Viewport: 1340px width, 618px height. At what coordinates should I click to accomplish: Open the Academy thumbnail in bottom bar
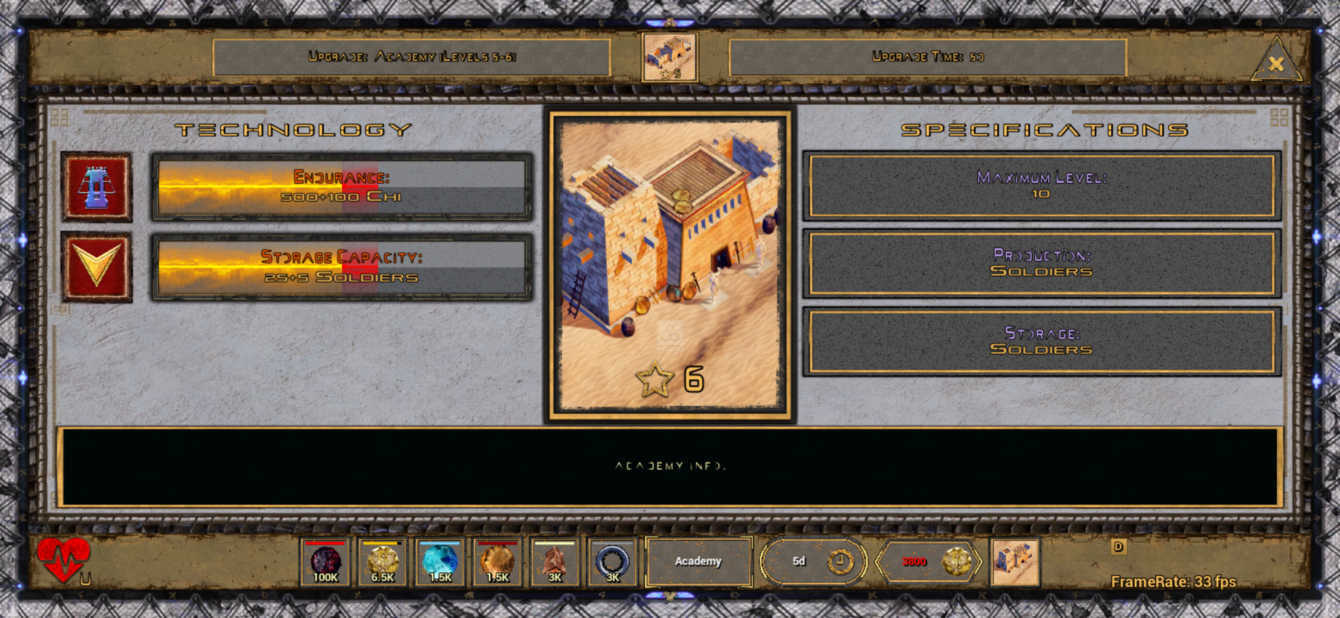click(x=1015, y=562)
